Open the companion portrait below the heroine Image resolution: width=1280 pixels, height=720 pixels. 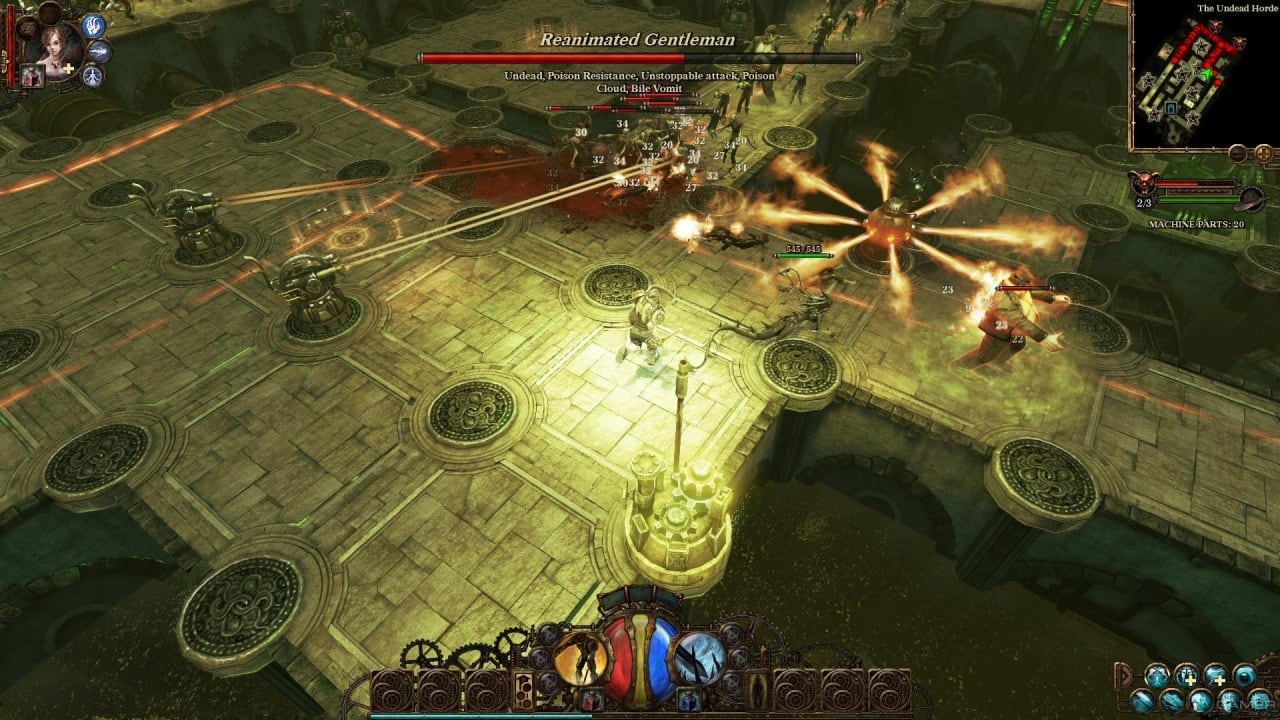pyautogui.click(x=32, y=77)
